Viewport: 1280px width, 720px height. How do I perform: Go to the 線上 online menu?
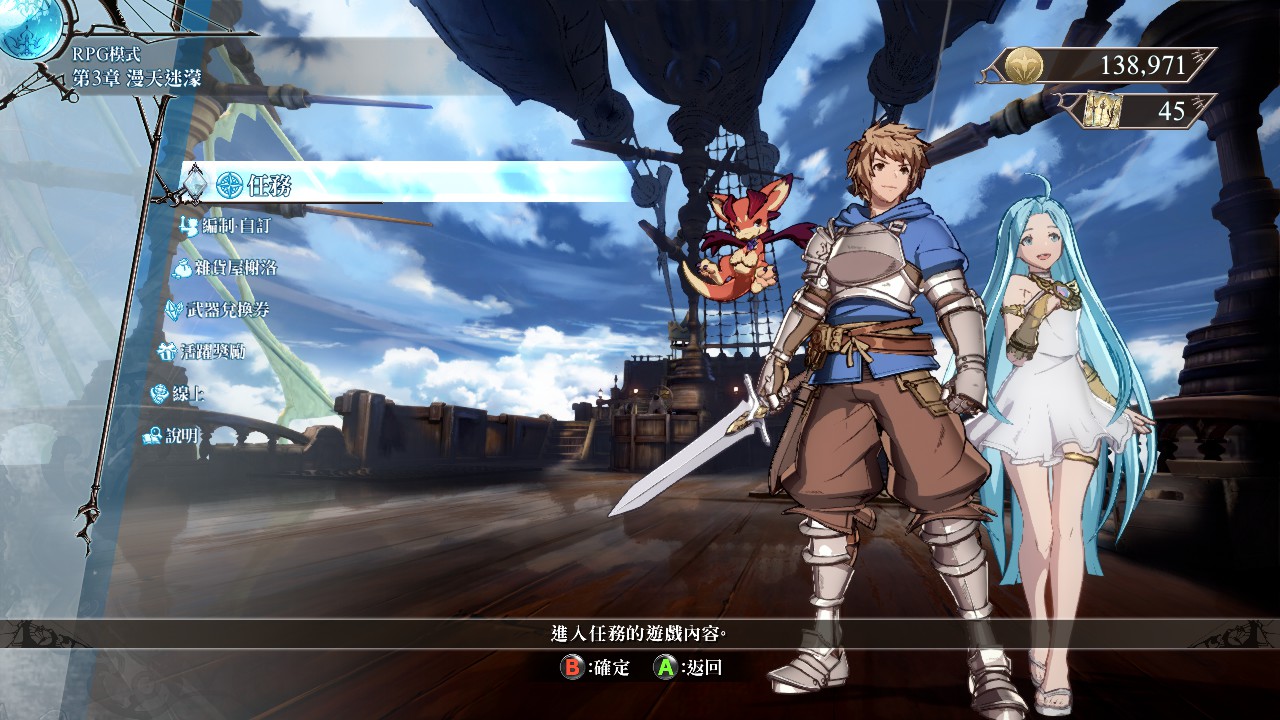coord(178,394)
